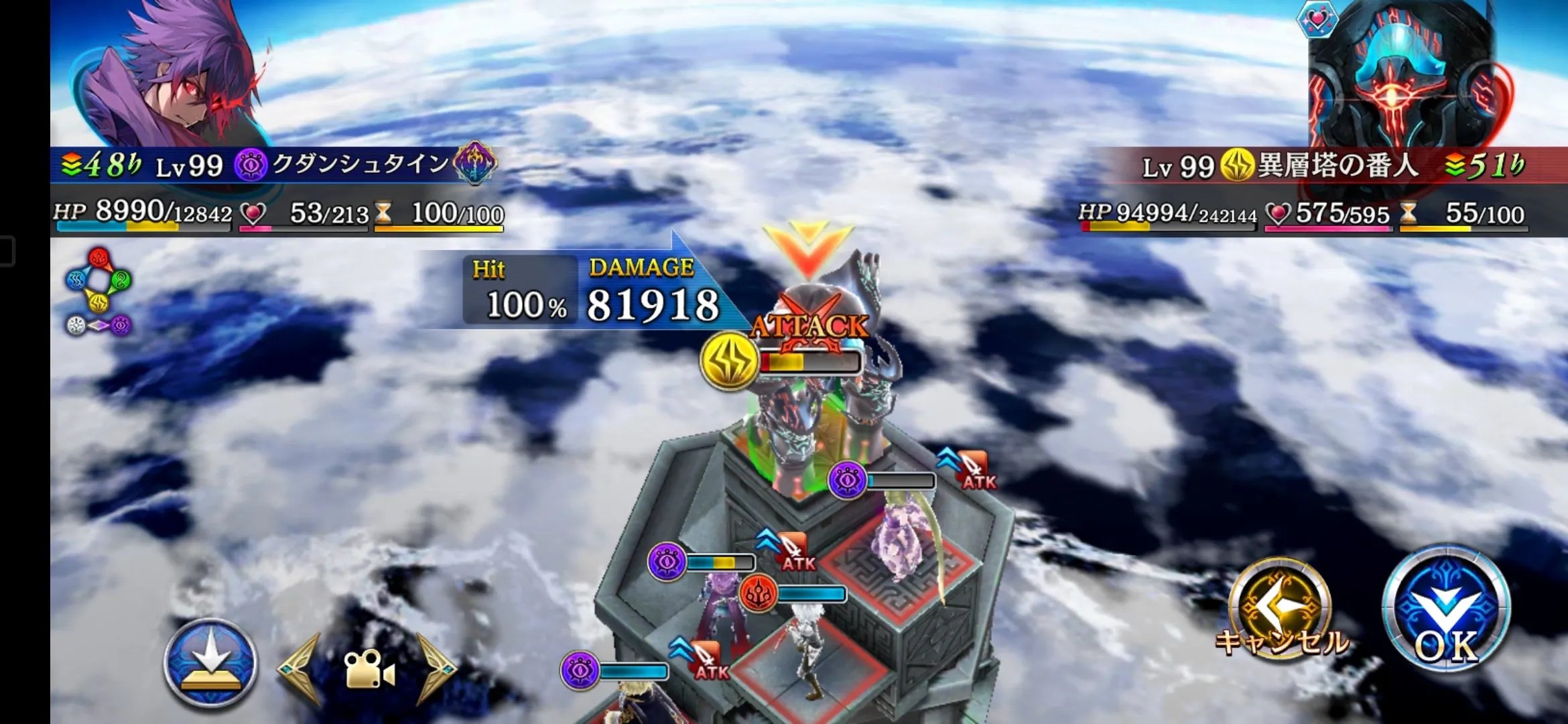The image size is (1568, 724).
Task: Click the blue downward-arrow round button
Action: click(x=211, y=662)
